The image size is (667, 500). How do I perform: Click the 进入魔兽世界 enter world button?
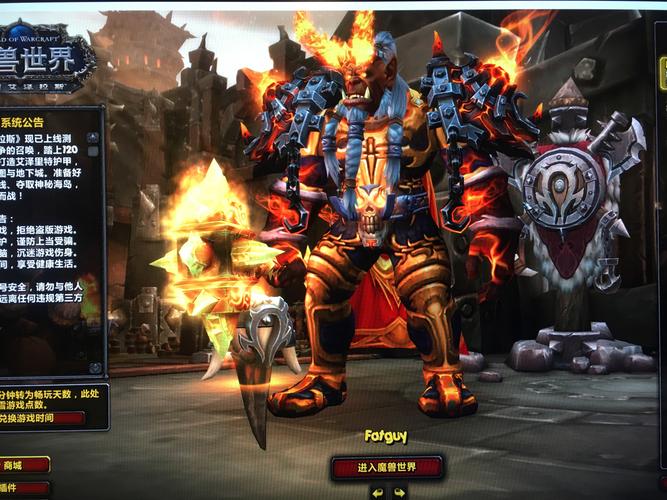click(x=387, y=467)
